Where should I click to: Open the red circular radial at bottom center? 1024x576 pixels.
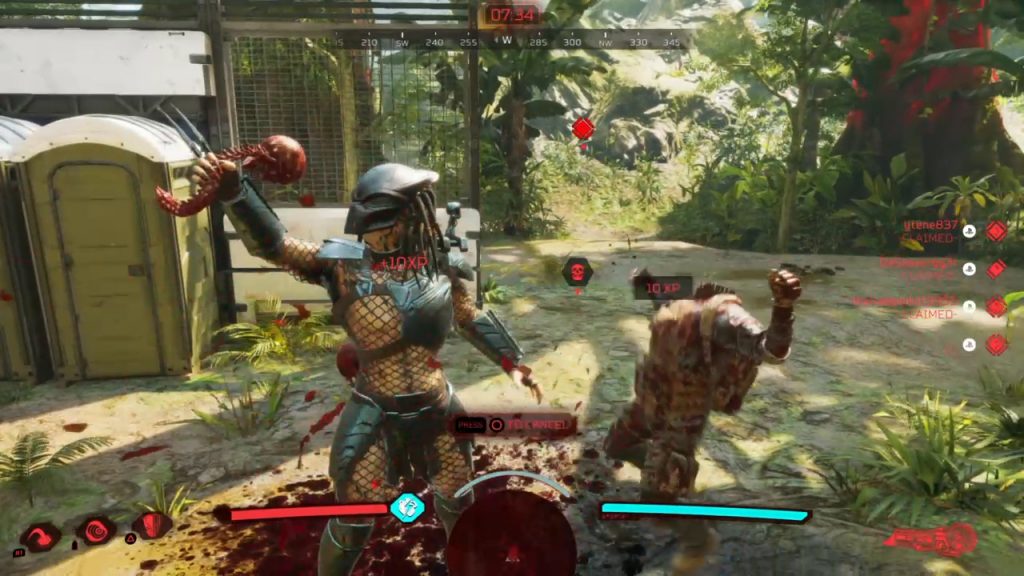(x=510, y=535)
